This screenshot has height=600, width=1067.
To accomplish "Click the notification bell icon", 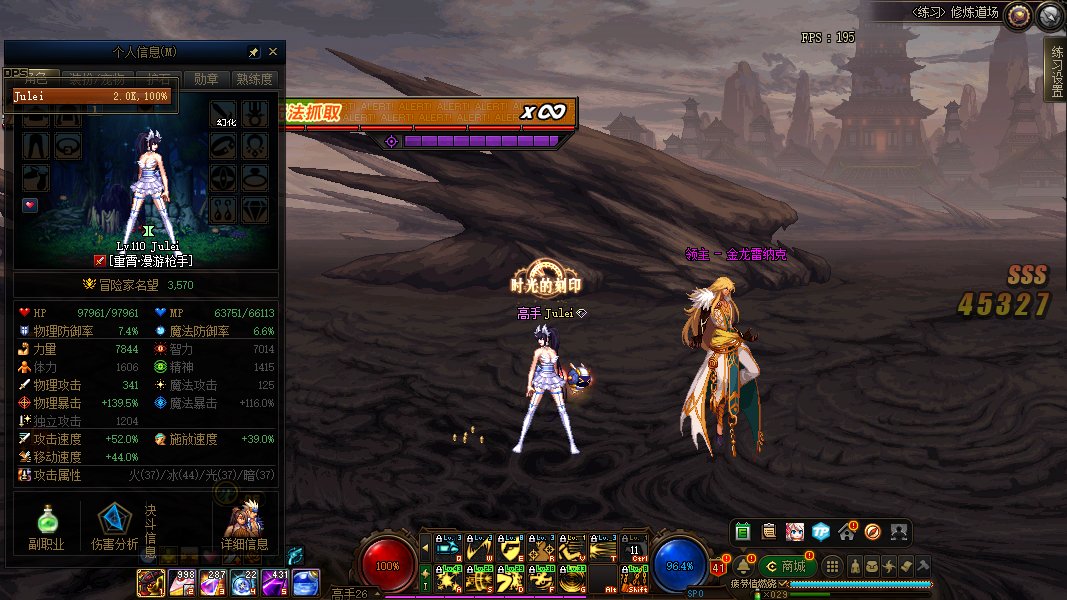I will tap(743, 566).
